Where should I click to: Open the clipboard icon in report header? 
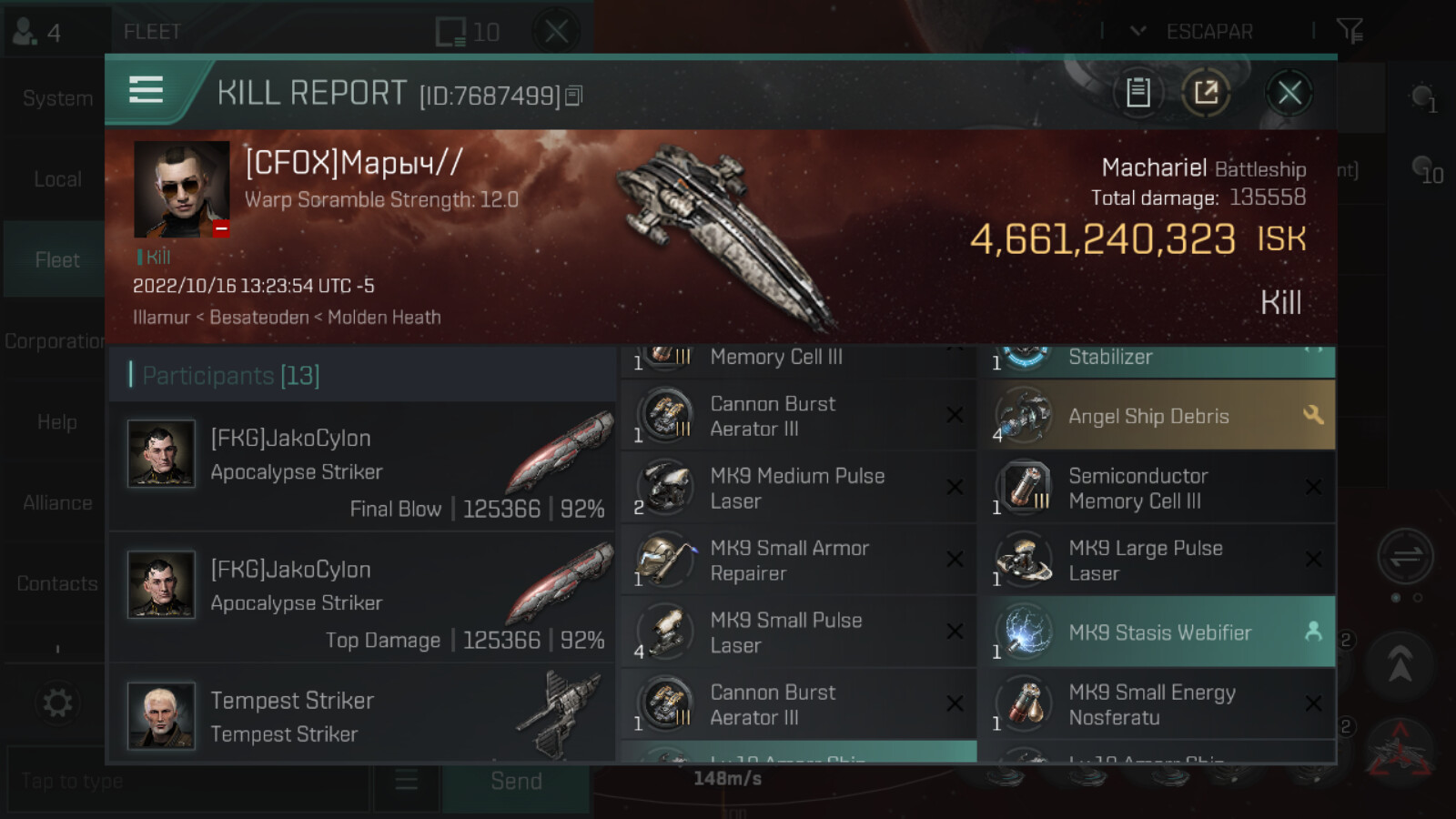pos(1138,93)
